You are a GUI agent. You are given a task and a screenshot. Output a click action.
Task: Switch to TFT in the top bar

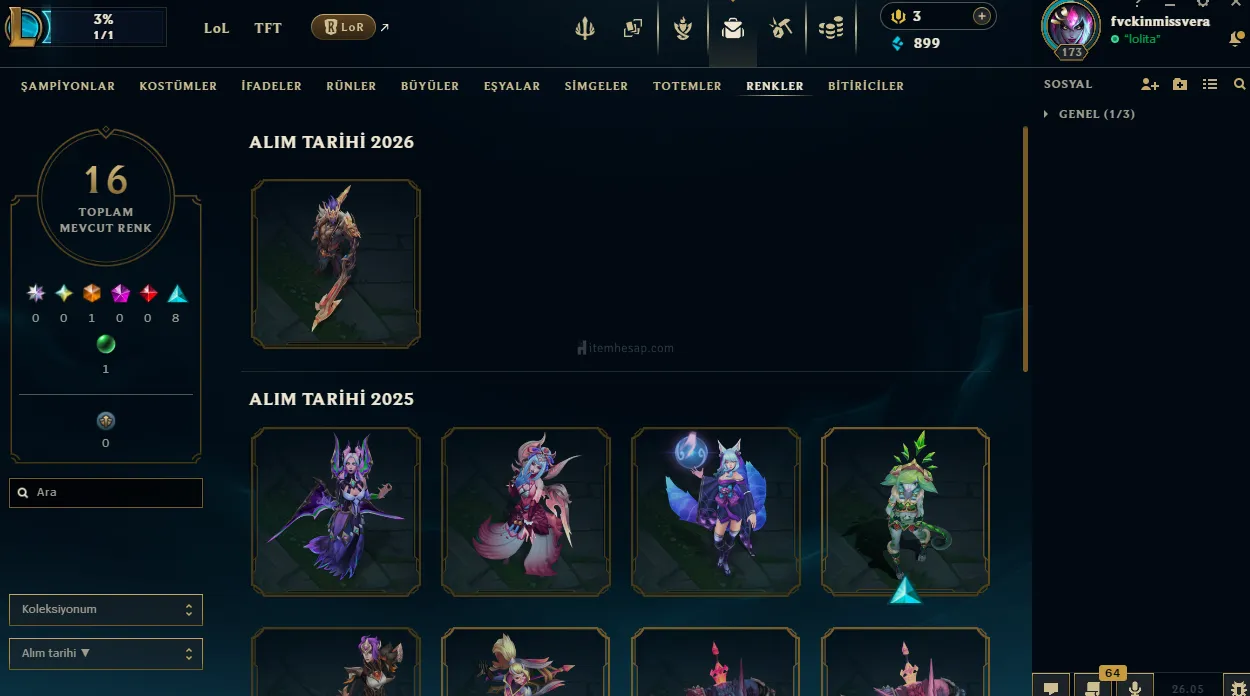point(268,28)
